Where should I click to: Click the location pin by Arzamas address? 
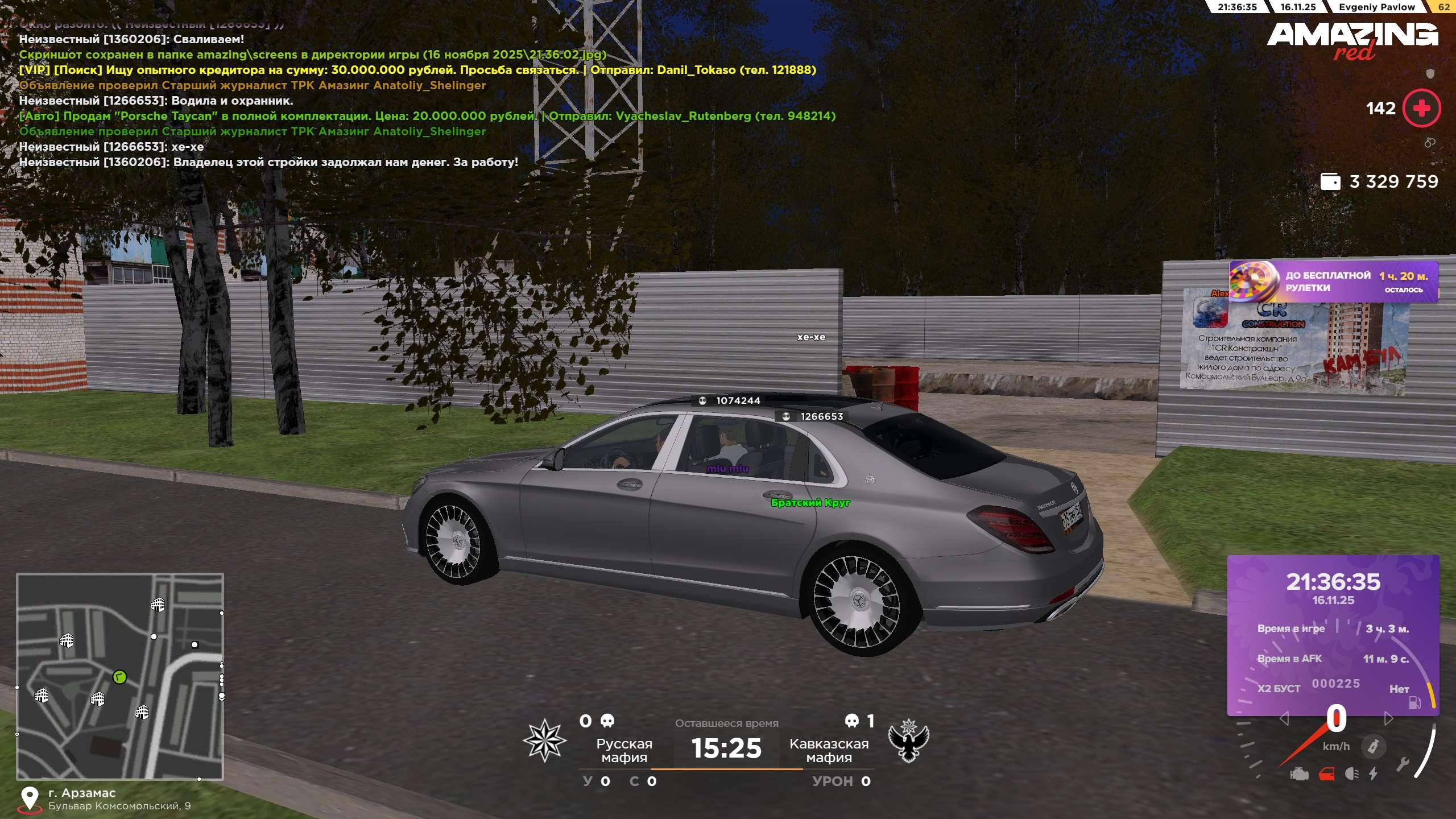(x=30, y=798)
